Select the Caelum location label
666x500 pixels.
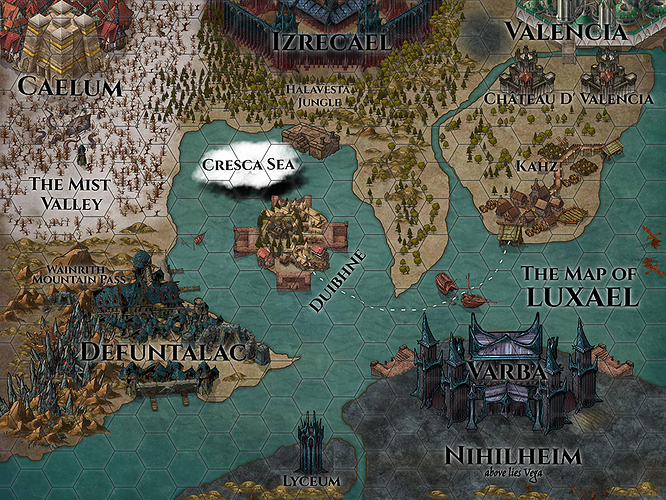pyautogui.click(x=70, y=88)
